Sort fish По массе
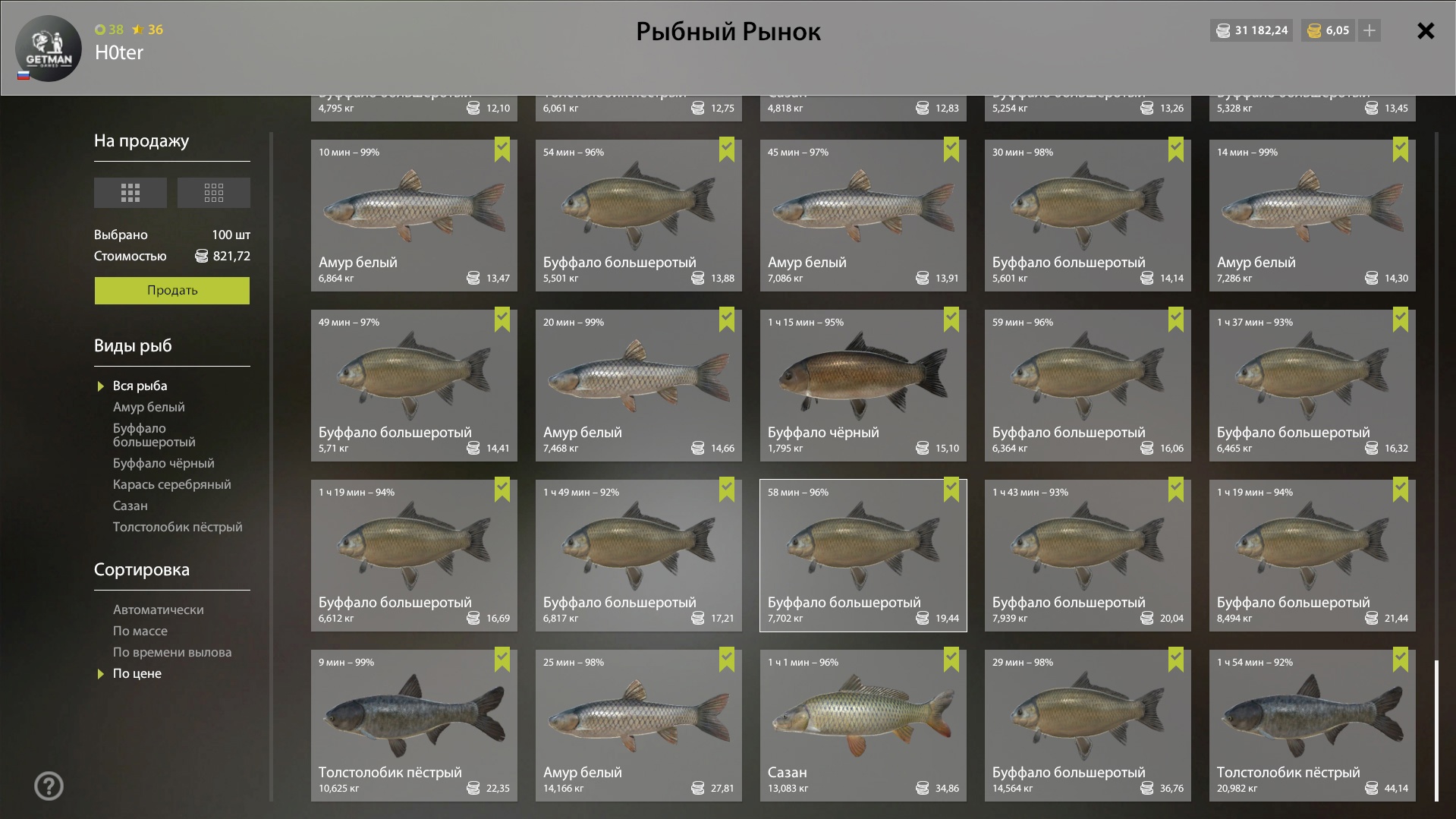Viewport: 1456px width, 819px height. (x=140, y=632)
